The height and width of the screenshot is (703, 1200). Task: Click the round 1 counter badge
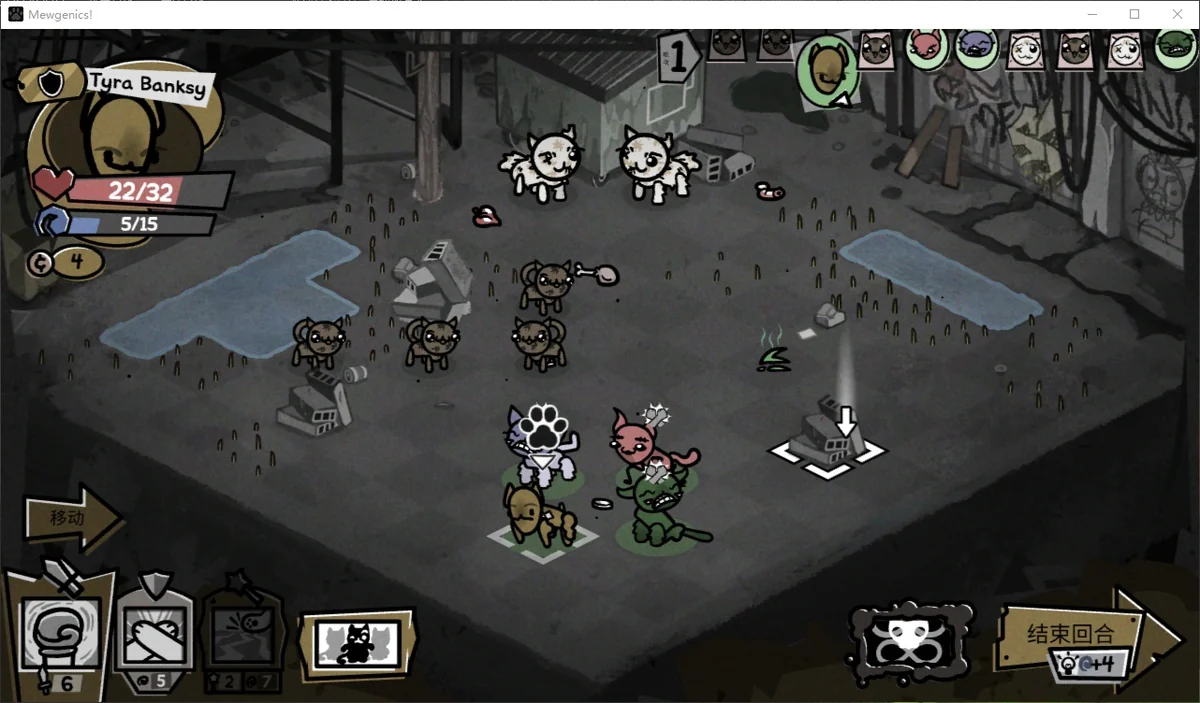(x=680, y=56)
